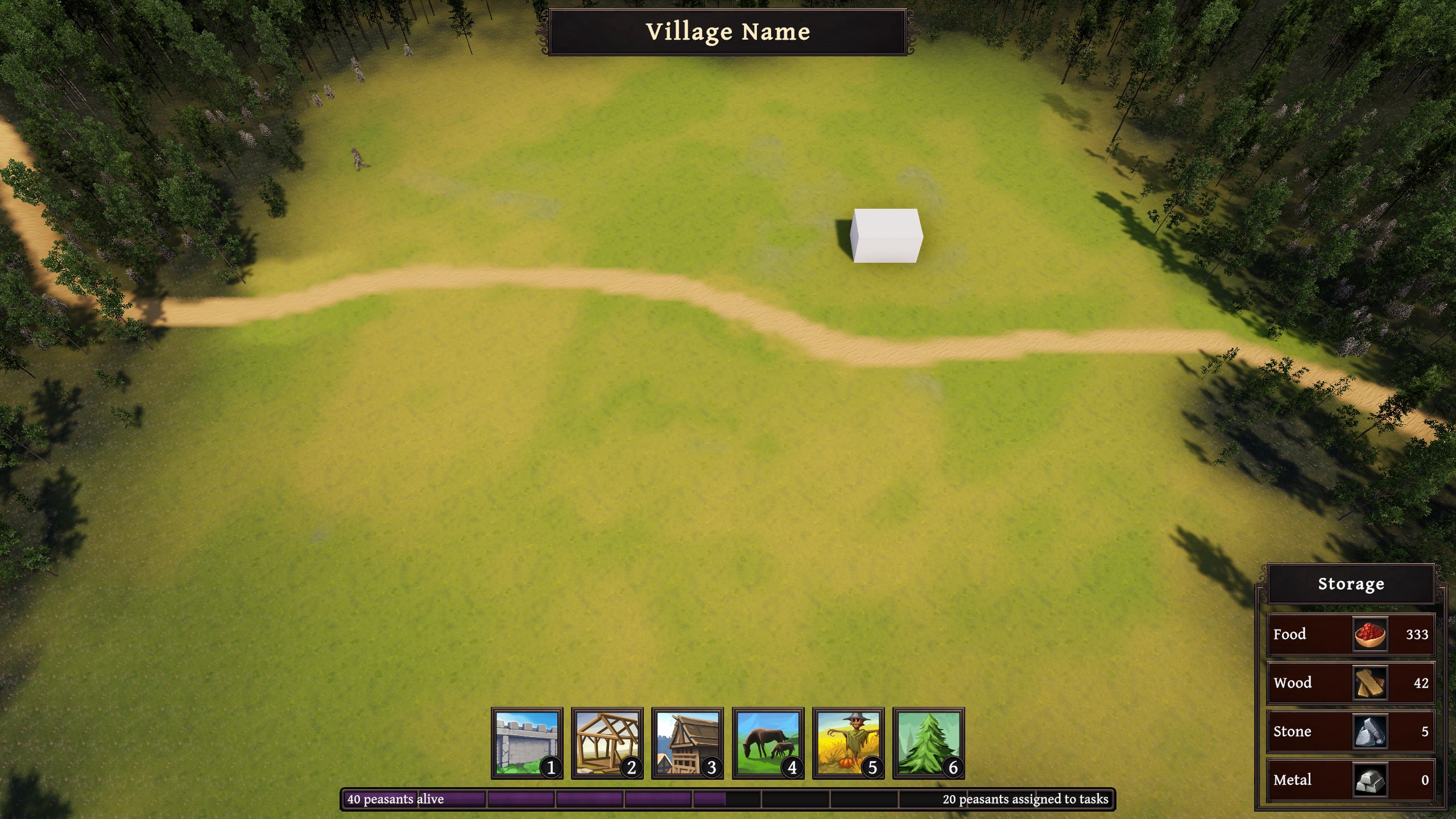Click the Stone resource row

point(1350,731)
